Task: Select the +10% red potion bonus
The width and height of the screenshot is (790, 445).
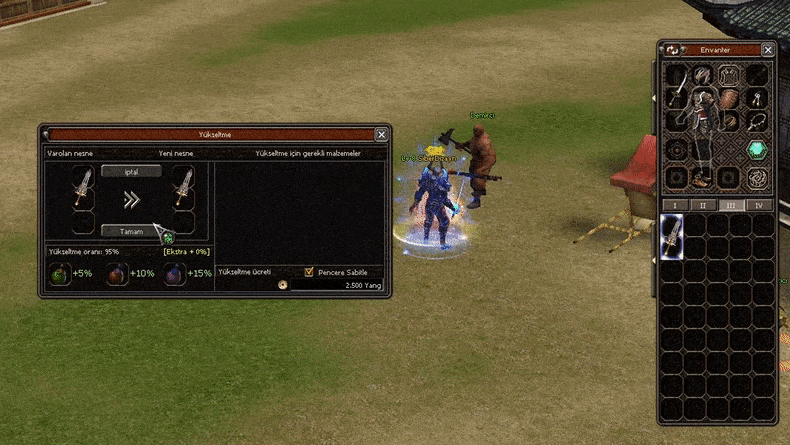Action: (x=117, y=273)
